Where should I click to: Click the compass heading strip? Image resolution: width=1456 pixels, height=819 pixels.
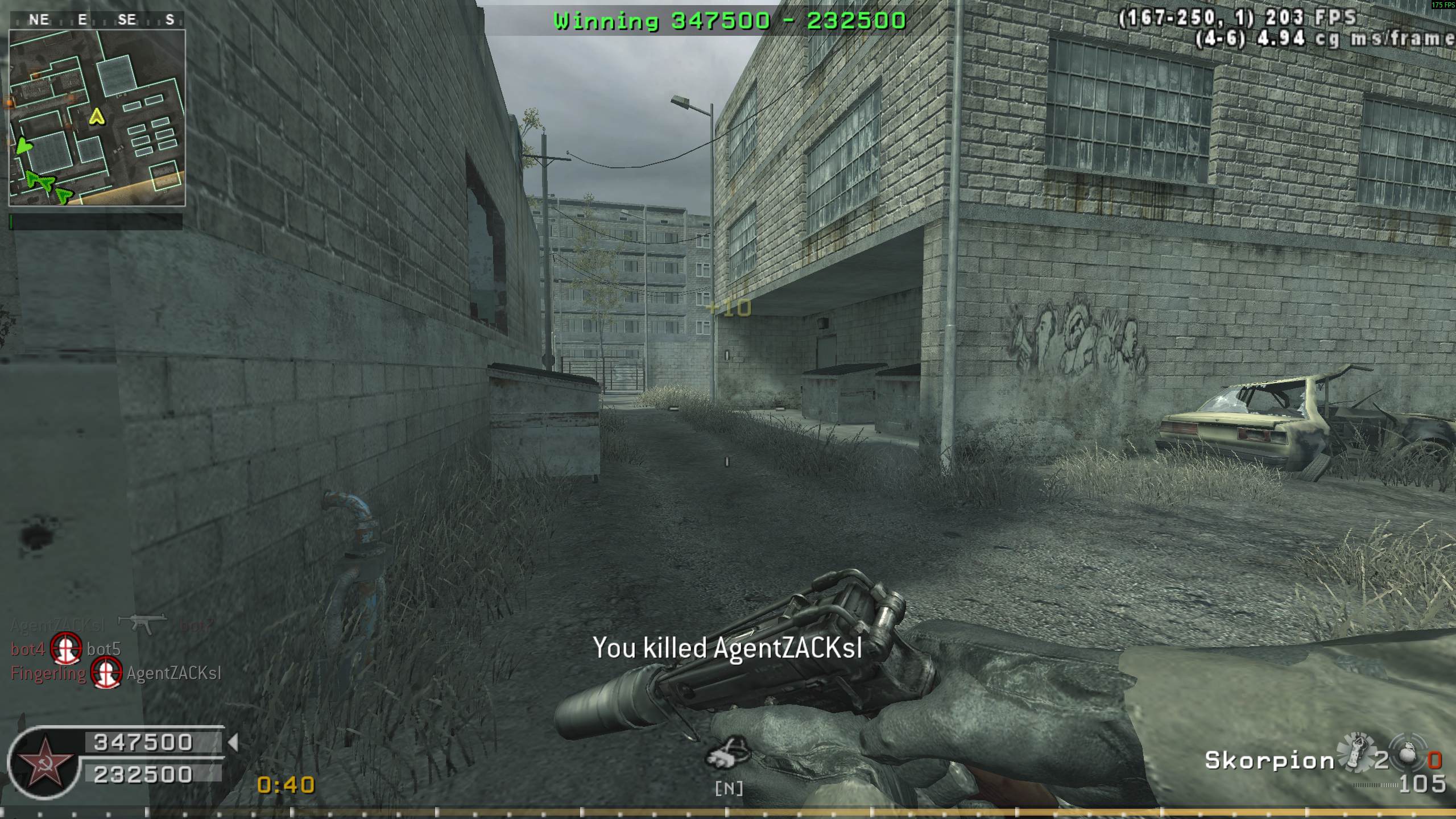click(x=97, y=20)
